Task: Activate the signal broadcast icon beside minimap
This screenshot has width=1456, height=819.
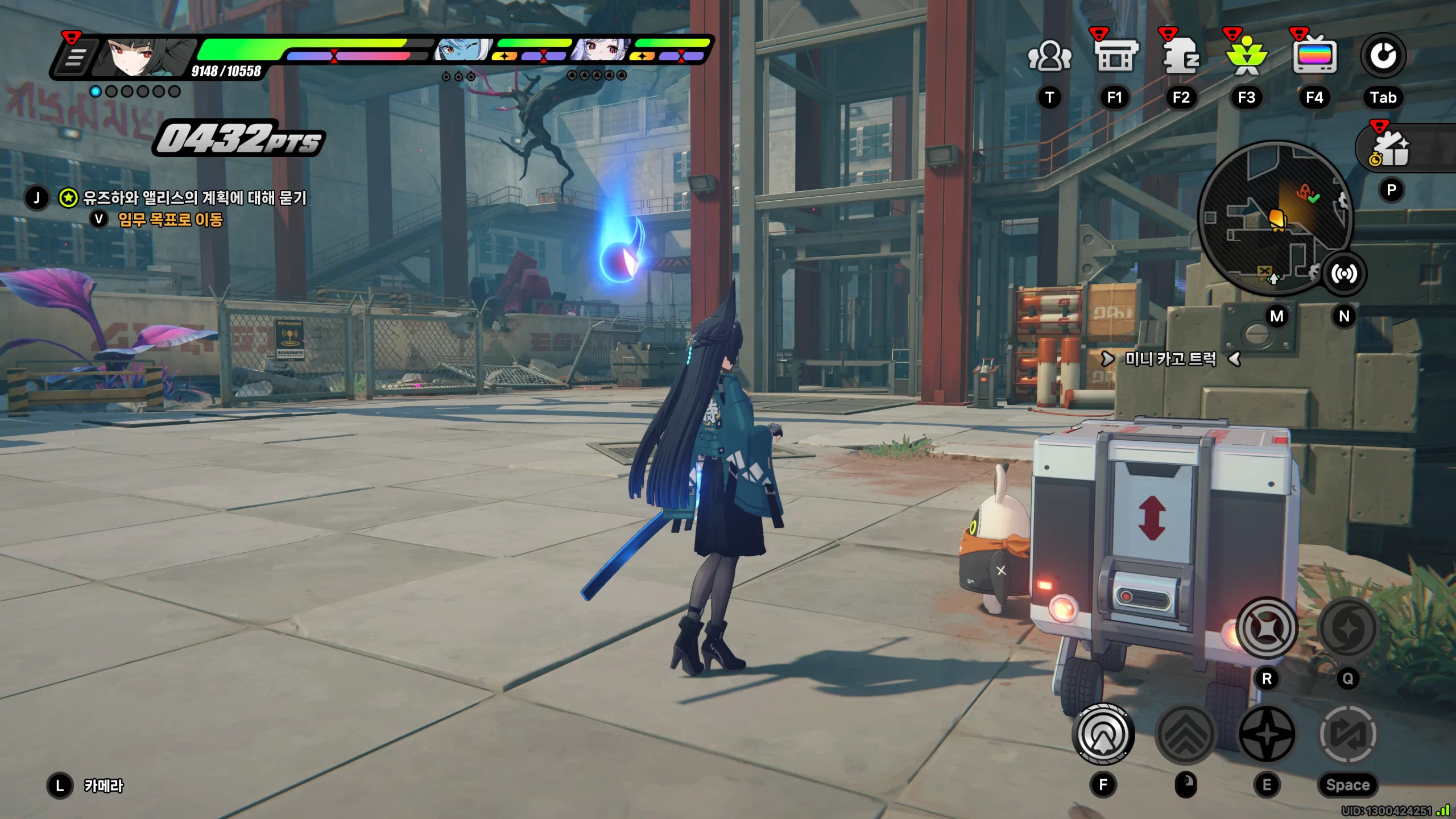Action: click(x=1343, y=274)
